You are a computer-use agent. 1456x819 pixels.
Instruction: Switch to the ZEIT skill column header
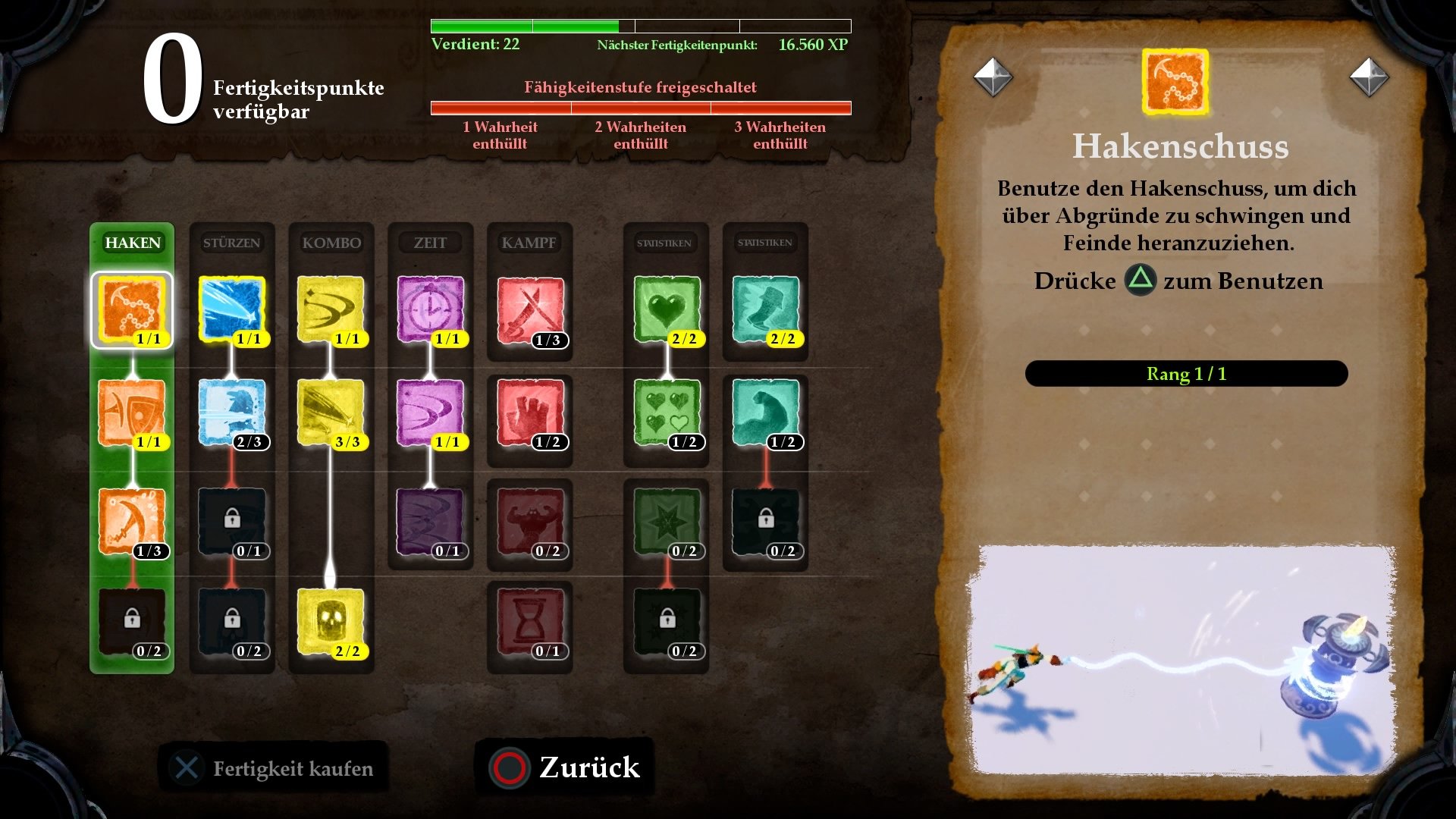[x=430, y=243]
